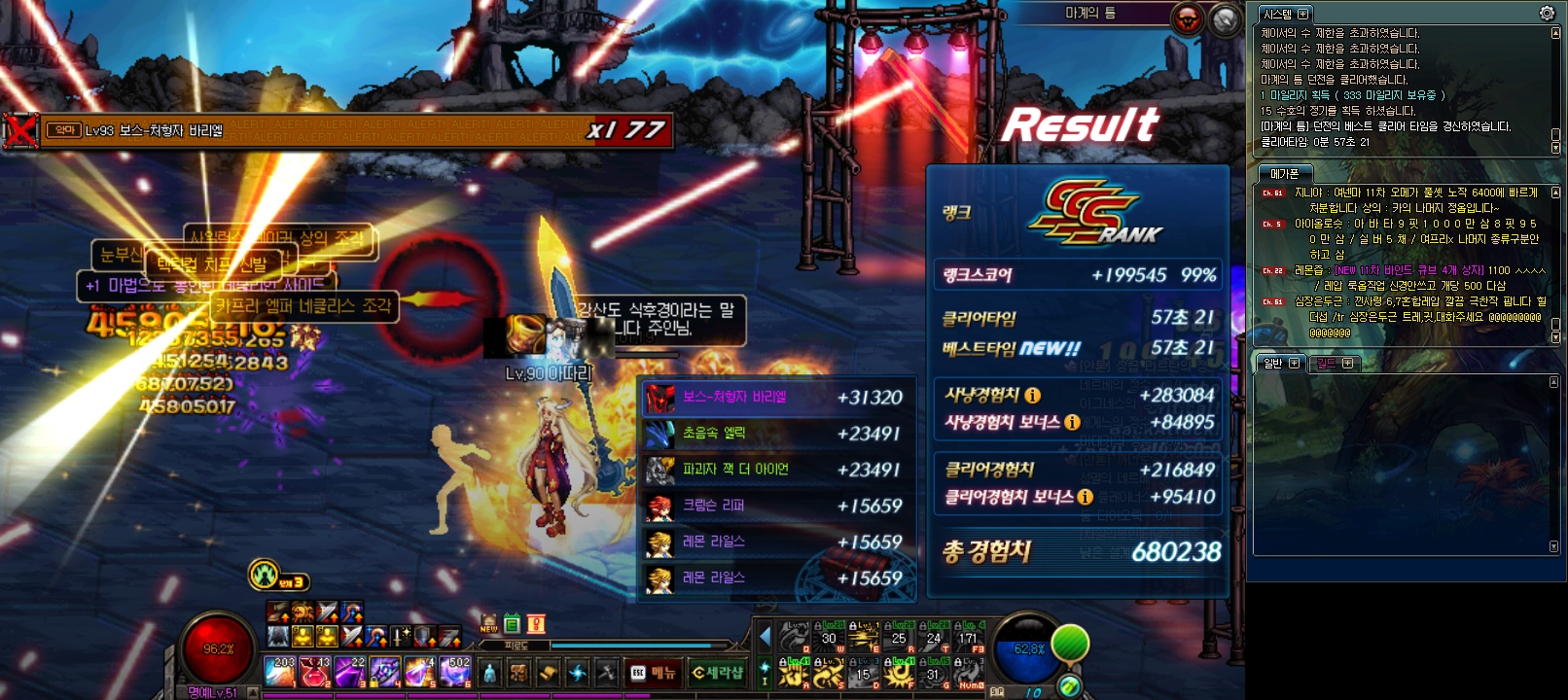Use the quickslot 1 item with count 203
Image resolution: width=1568 pixels, height=700 pixels.
click(280, 671)
